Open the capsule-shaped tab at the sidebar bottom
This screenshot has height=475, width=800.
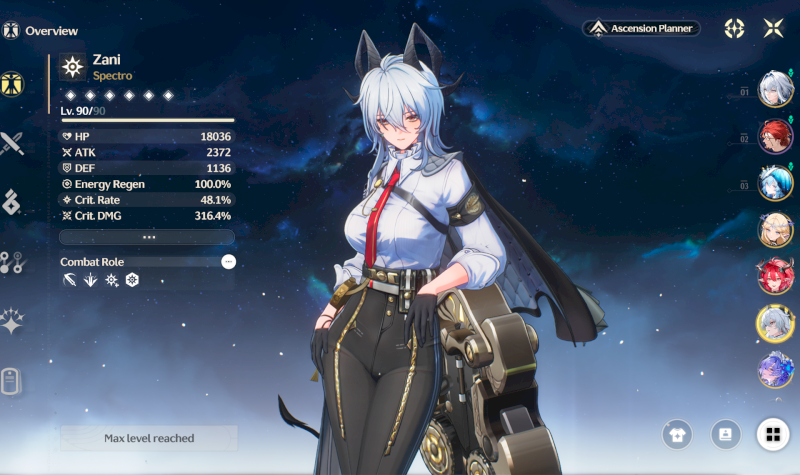pos(12,381)
